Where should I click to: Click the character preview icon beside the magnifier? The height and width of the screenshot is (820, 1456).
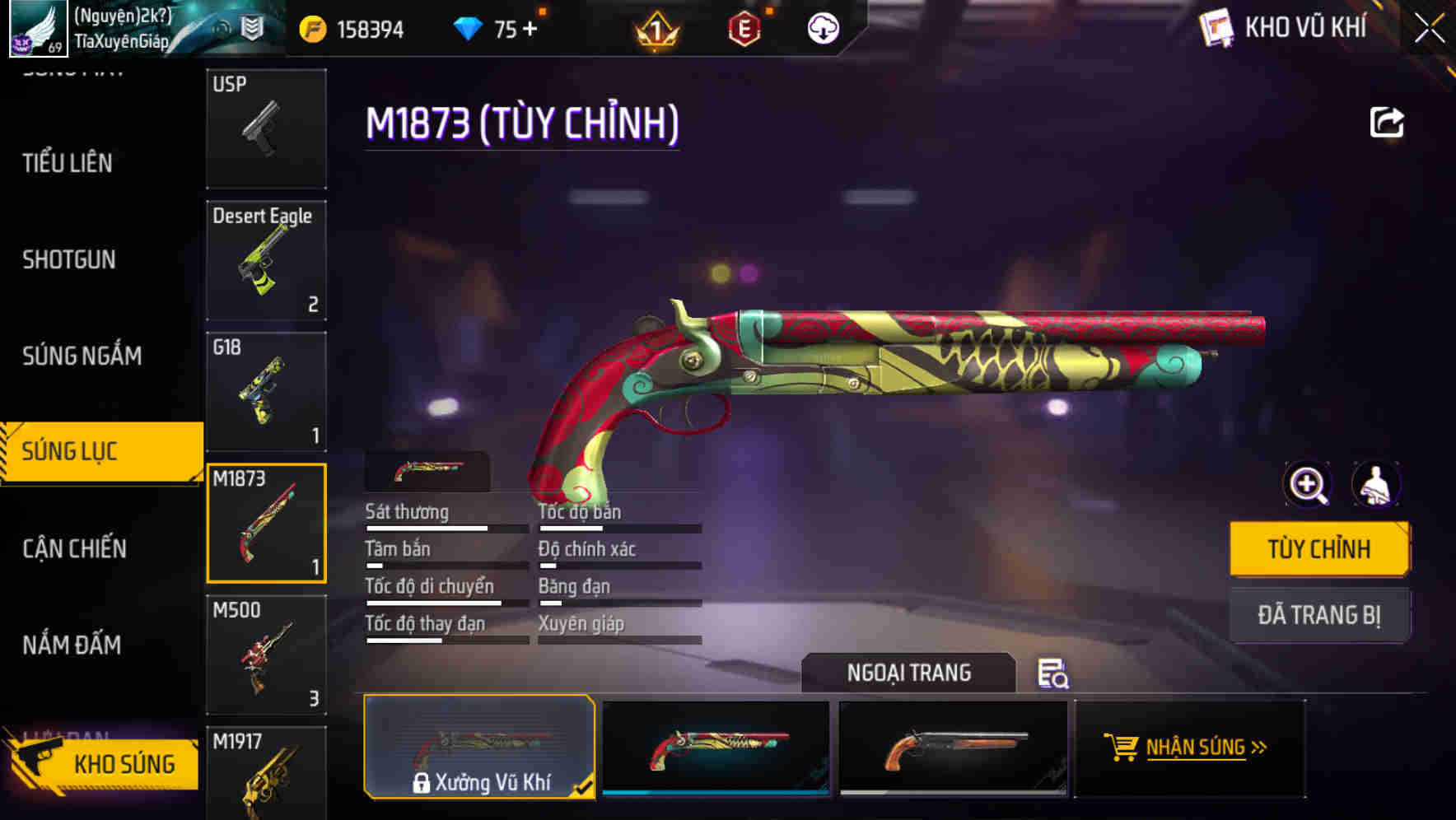click(x=1378, y=485)
